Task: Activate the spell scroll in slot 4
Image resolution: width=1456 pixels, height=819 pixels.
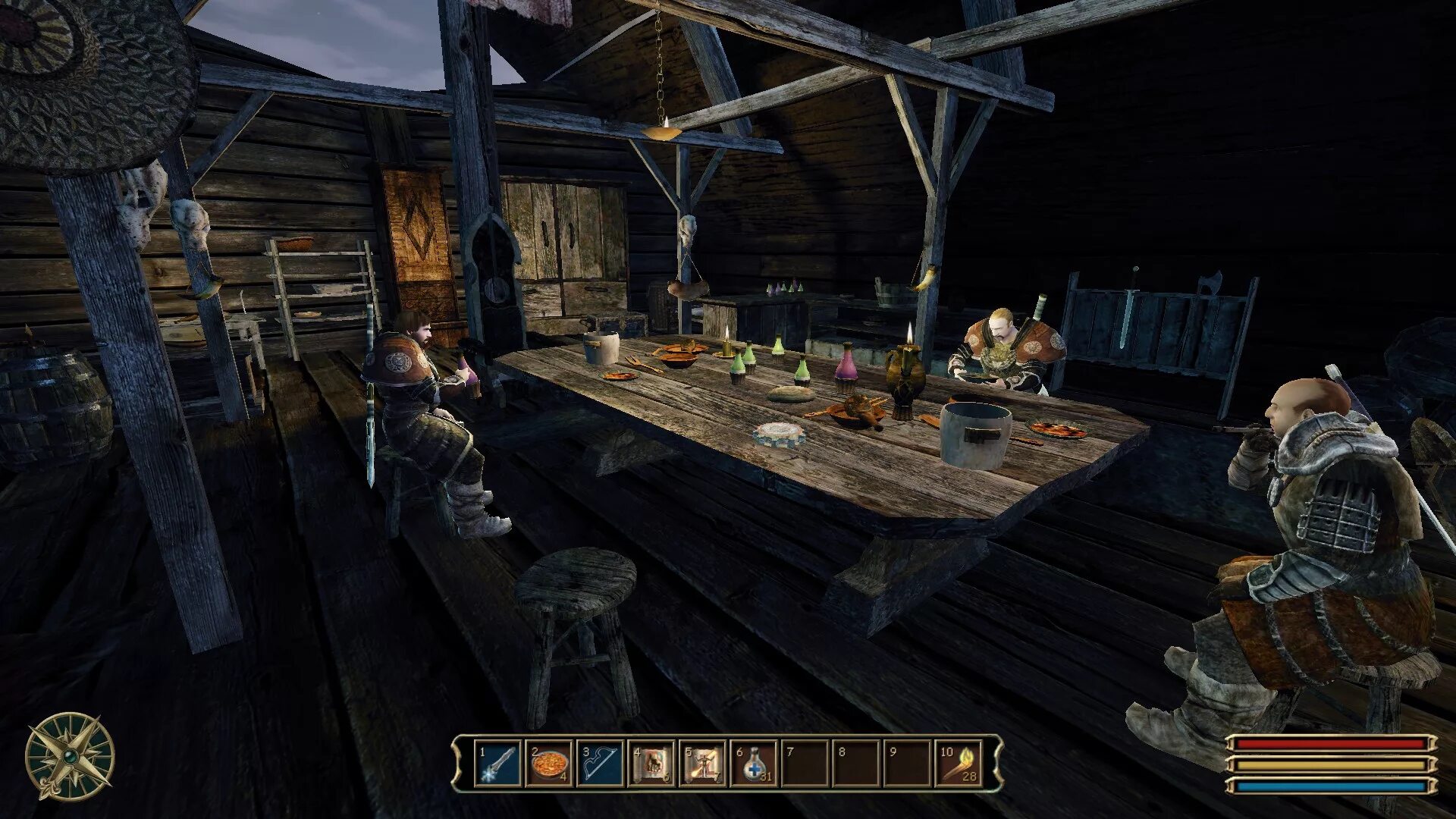Action: coord(651,764)
